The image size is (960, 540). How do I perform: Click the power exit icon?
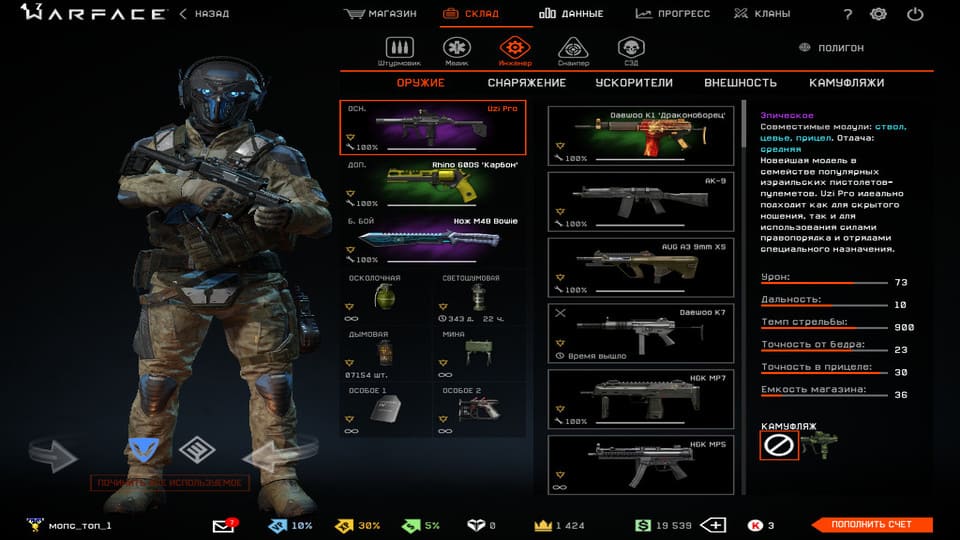click(914, 14)
